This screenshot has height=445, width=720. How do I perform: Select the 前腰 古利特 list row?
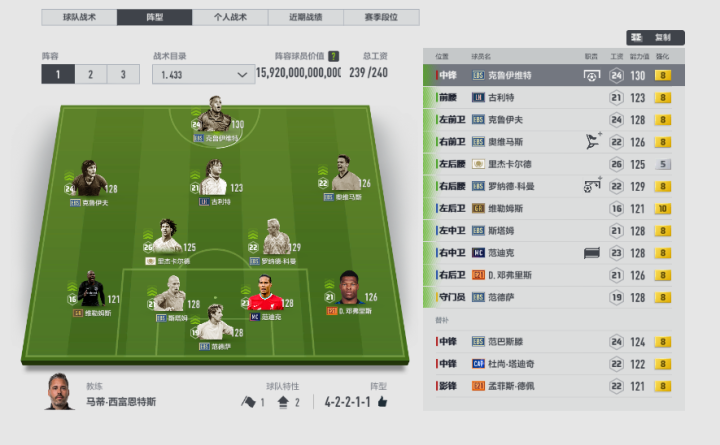point(554,97)
